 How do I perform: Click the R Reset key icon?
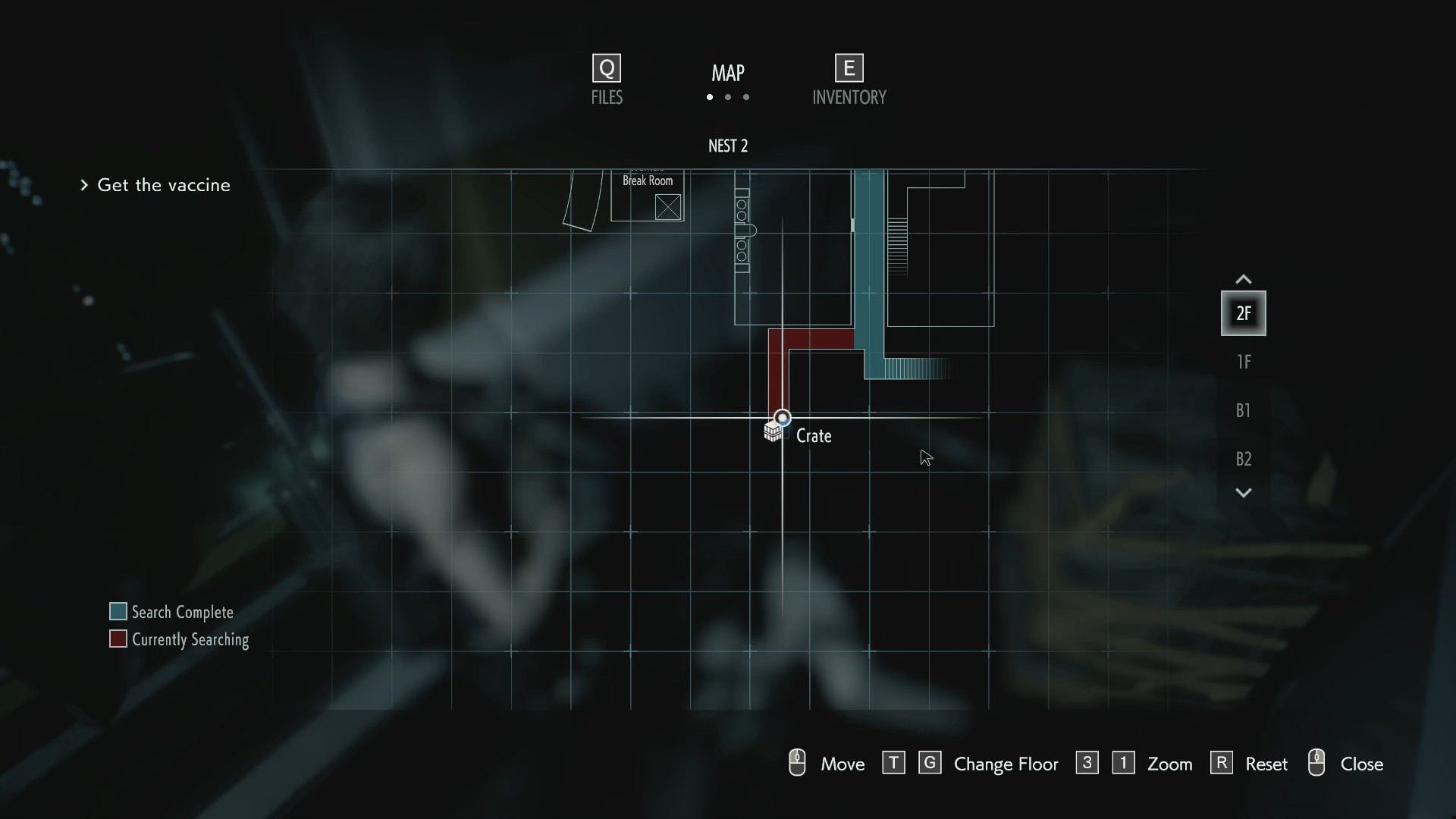point(1222,763)
